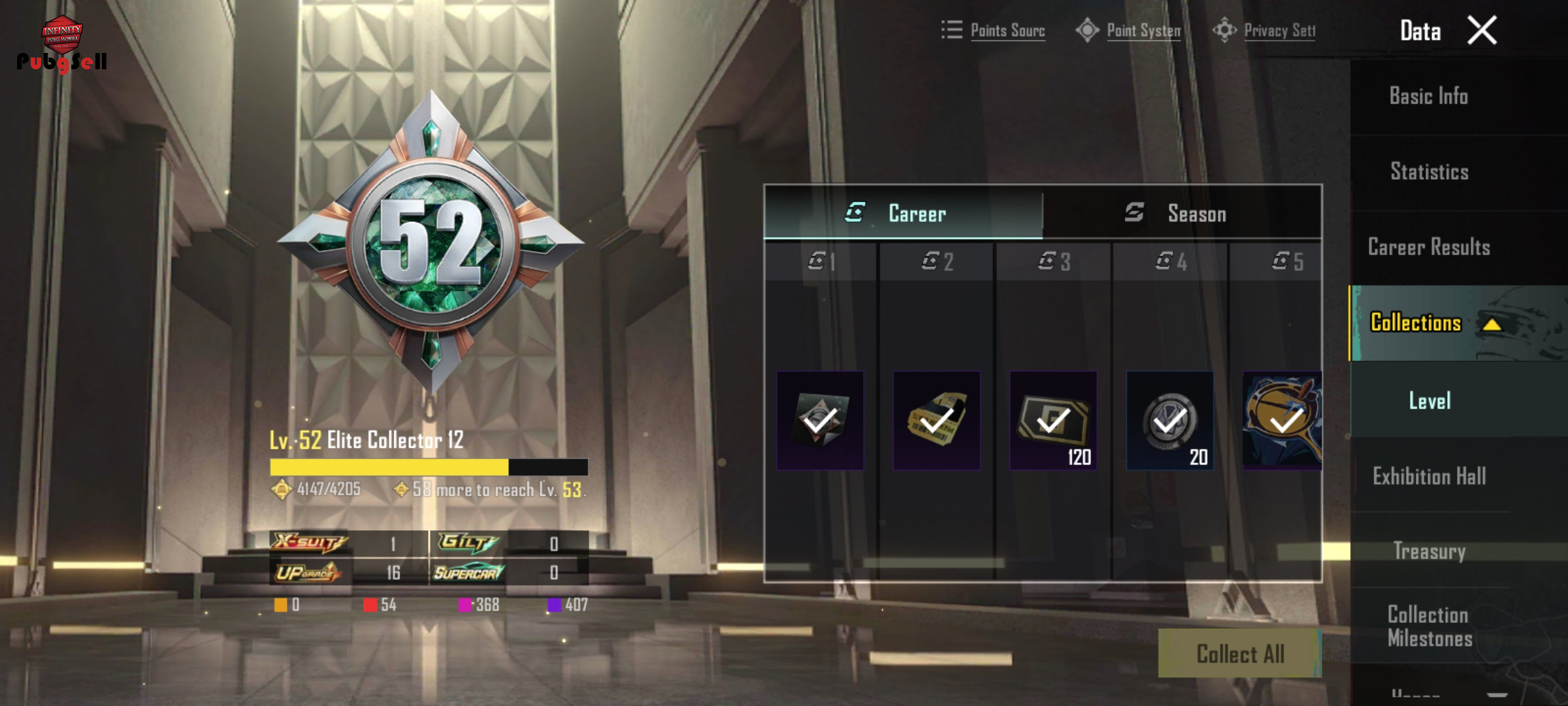1568x706 pixels.
Task: Close the Data panel
Action: click(1482, 31)
